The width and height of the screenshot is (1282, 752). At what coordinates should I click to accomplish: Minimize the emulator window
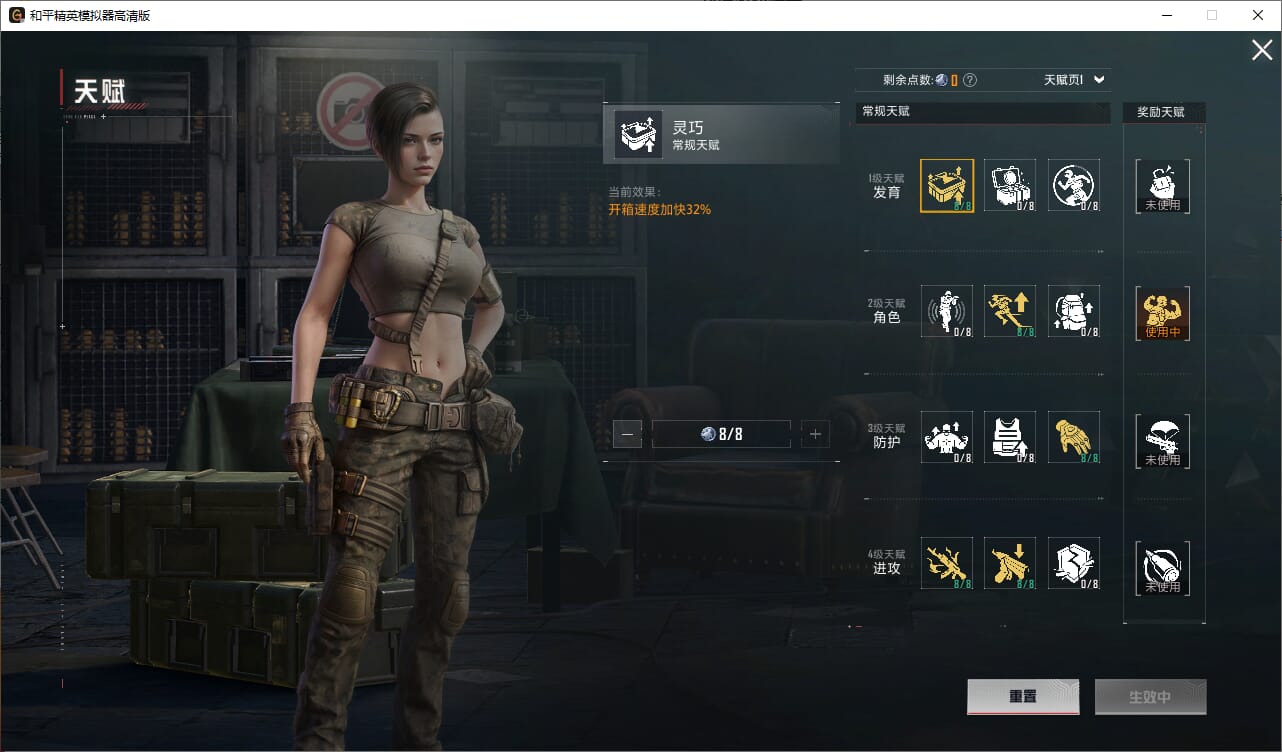tap(1166, 15)
